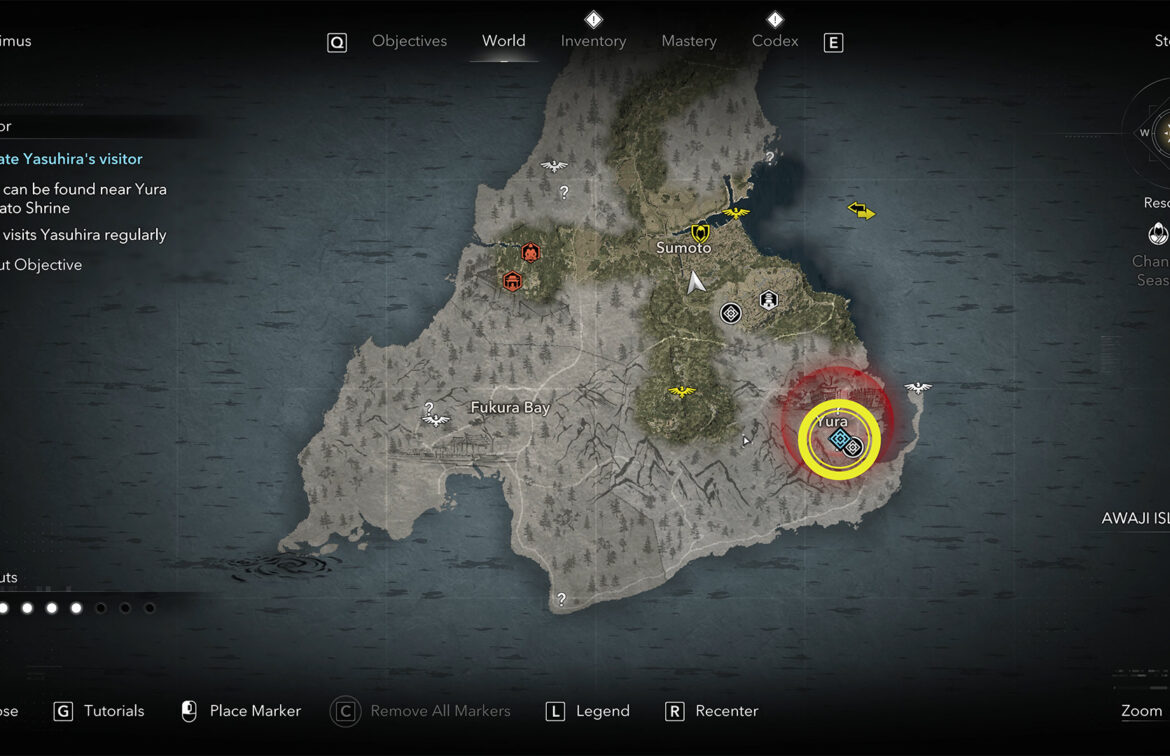Show the map Legend

click(x=602, y=711)
